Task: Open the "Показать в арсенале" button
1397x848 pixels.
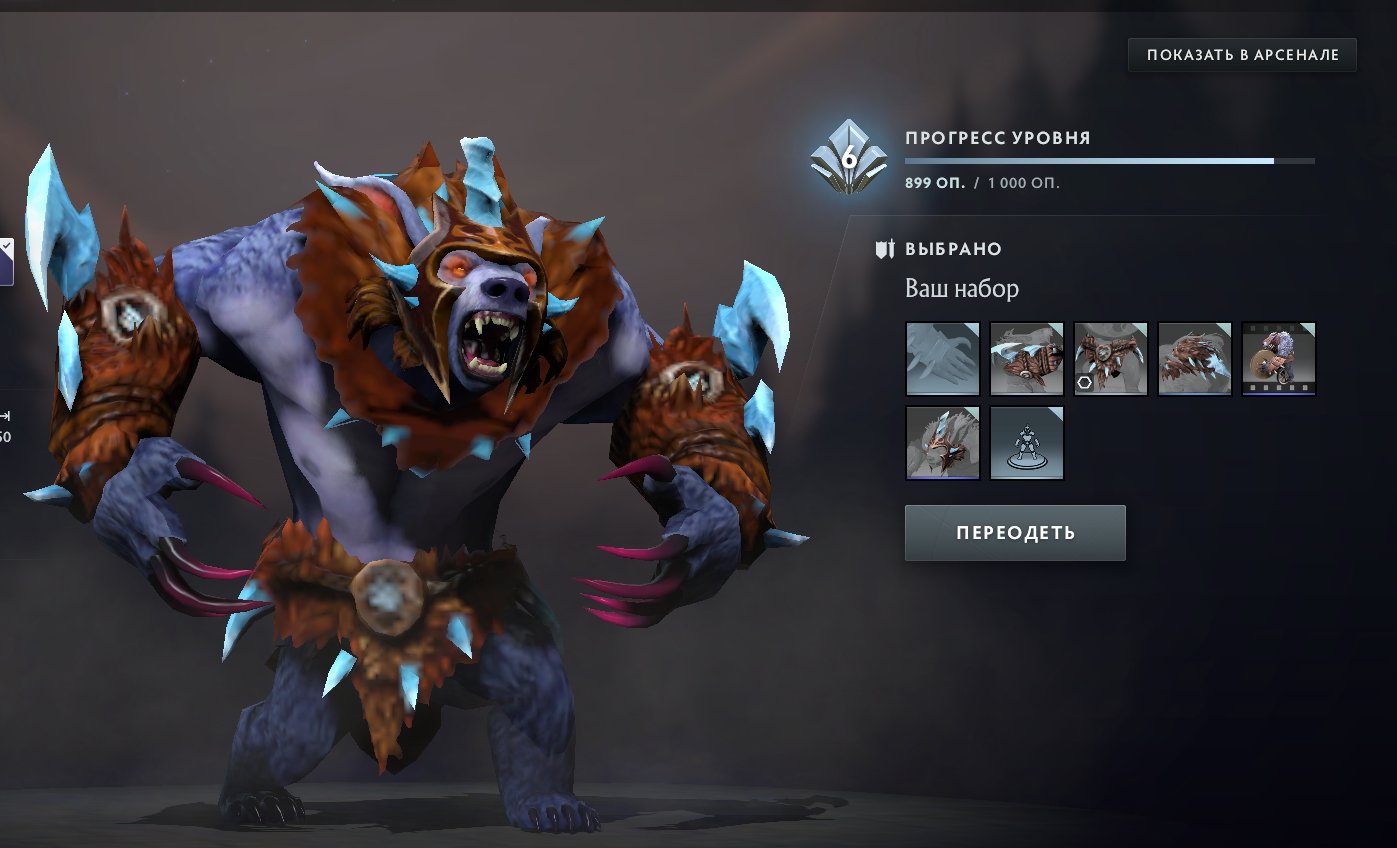Action: [x=1242, y=55]
